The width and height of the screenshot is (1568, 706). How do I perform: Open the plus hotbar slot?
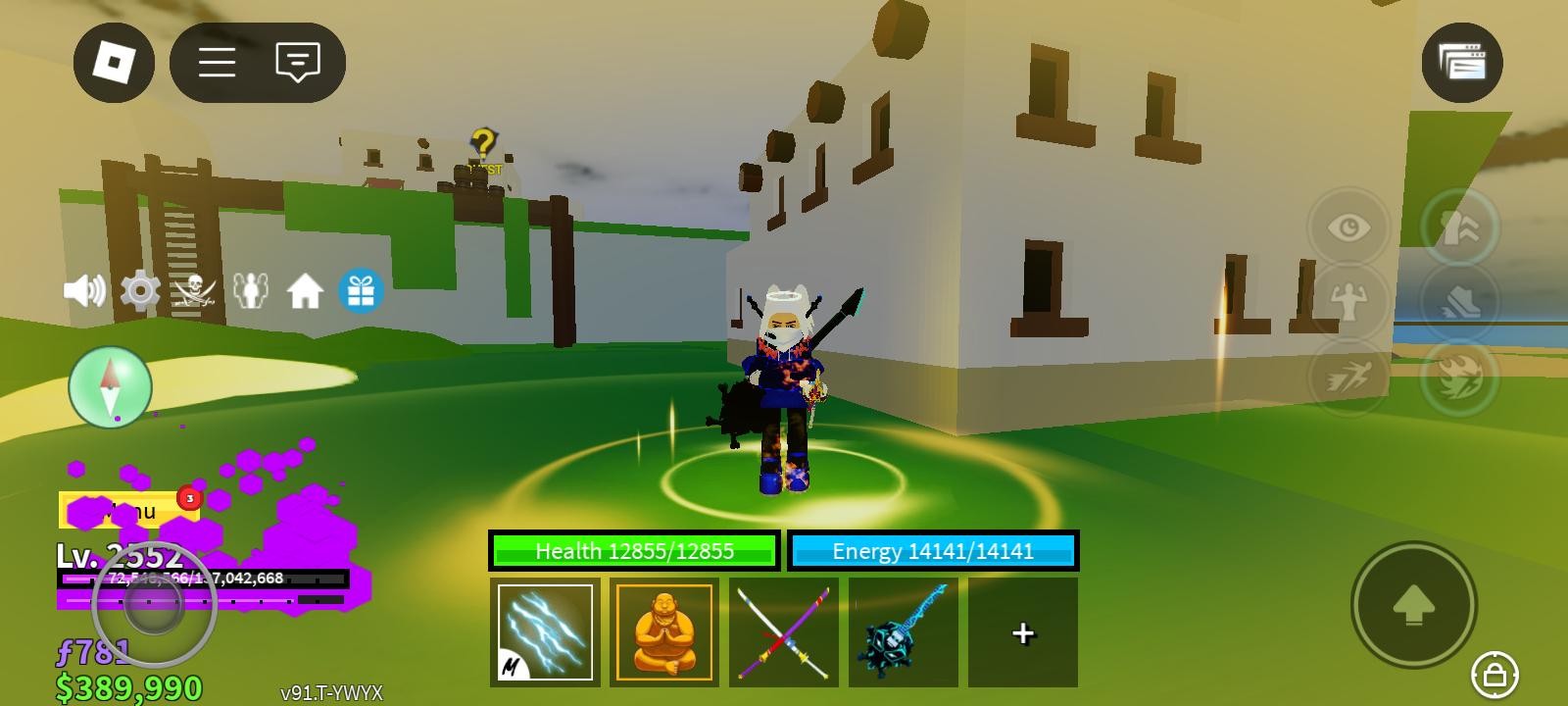pos(1022,633)
